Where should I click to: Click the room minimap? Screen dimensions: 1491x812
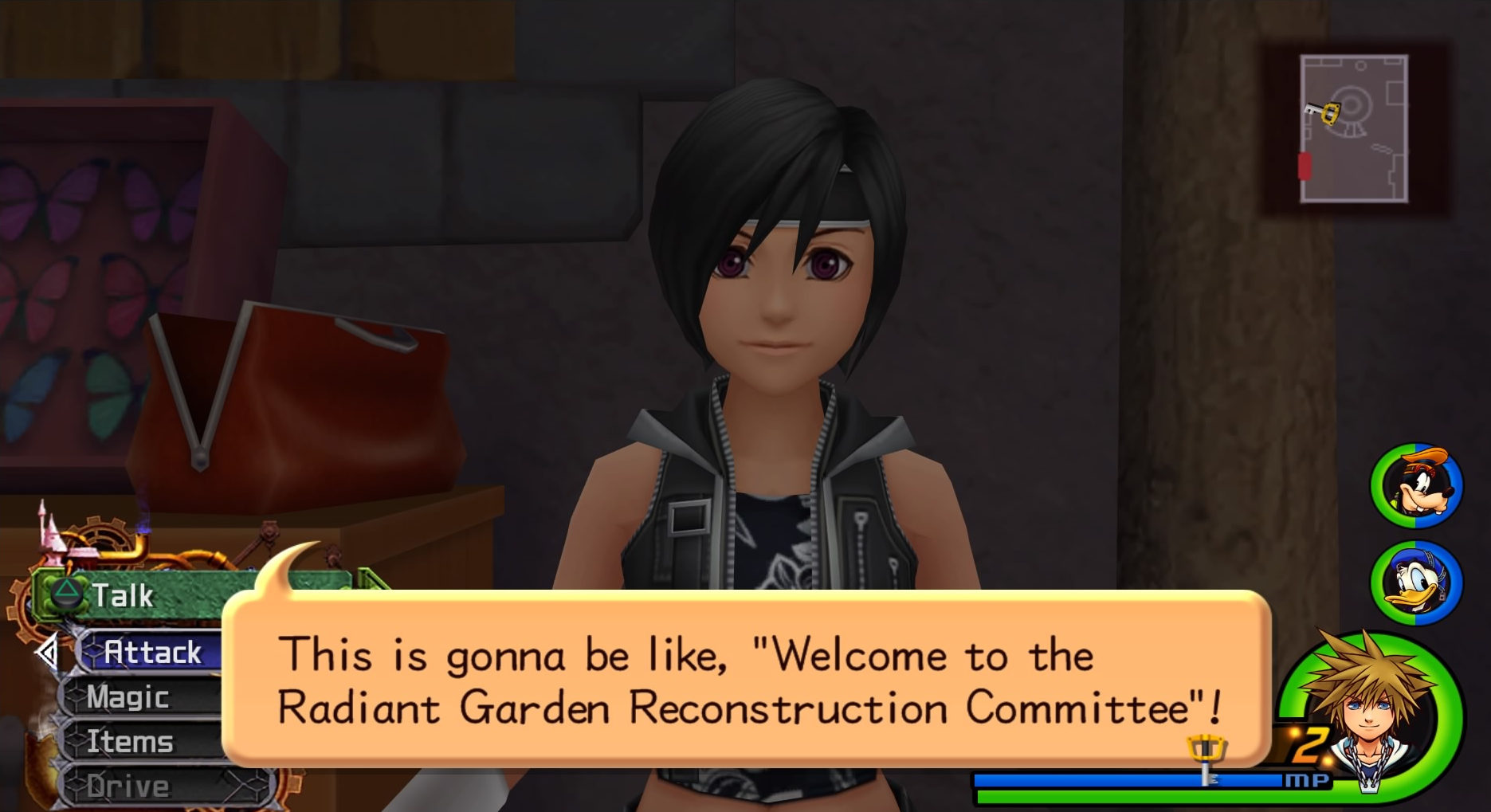pyautogui.click(x=1353, y=129)
